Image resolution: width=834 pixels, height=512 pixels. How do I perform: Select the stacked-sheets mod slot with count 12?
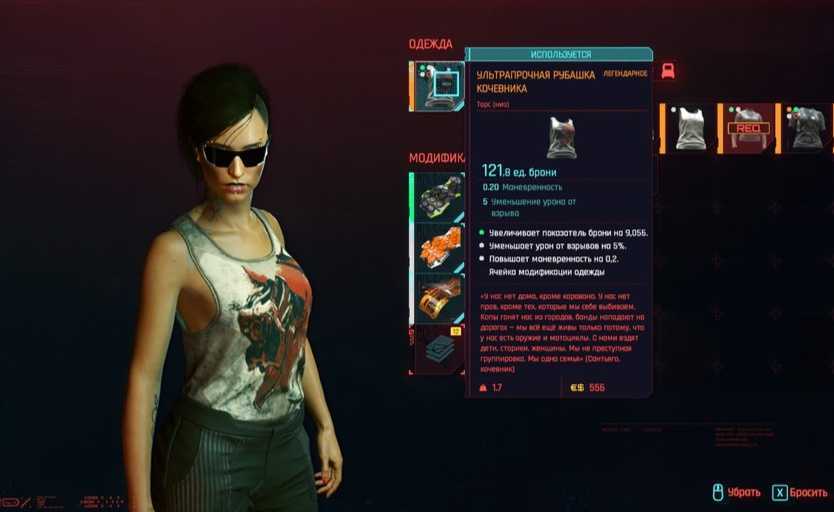point(439,348)
